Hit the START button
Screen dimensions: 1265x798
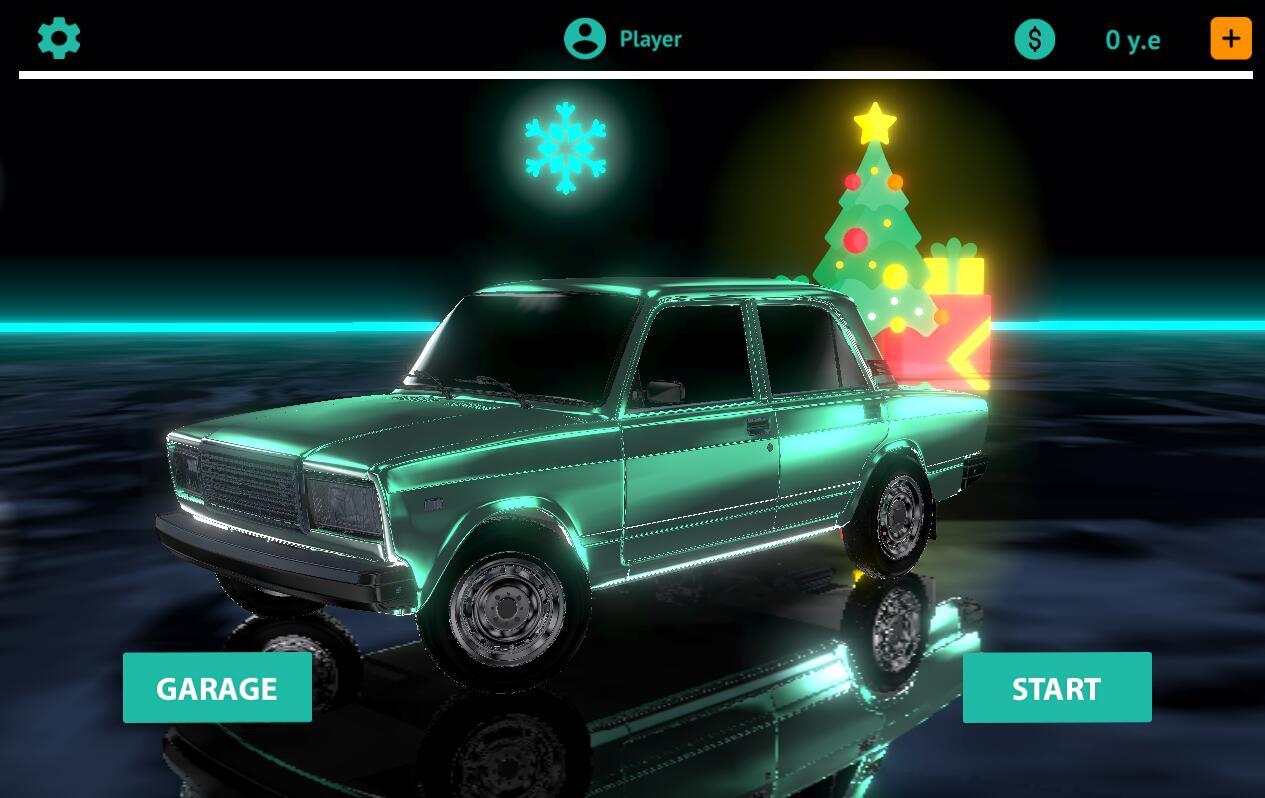tap(1057, 688)
